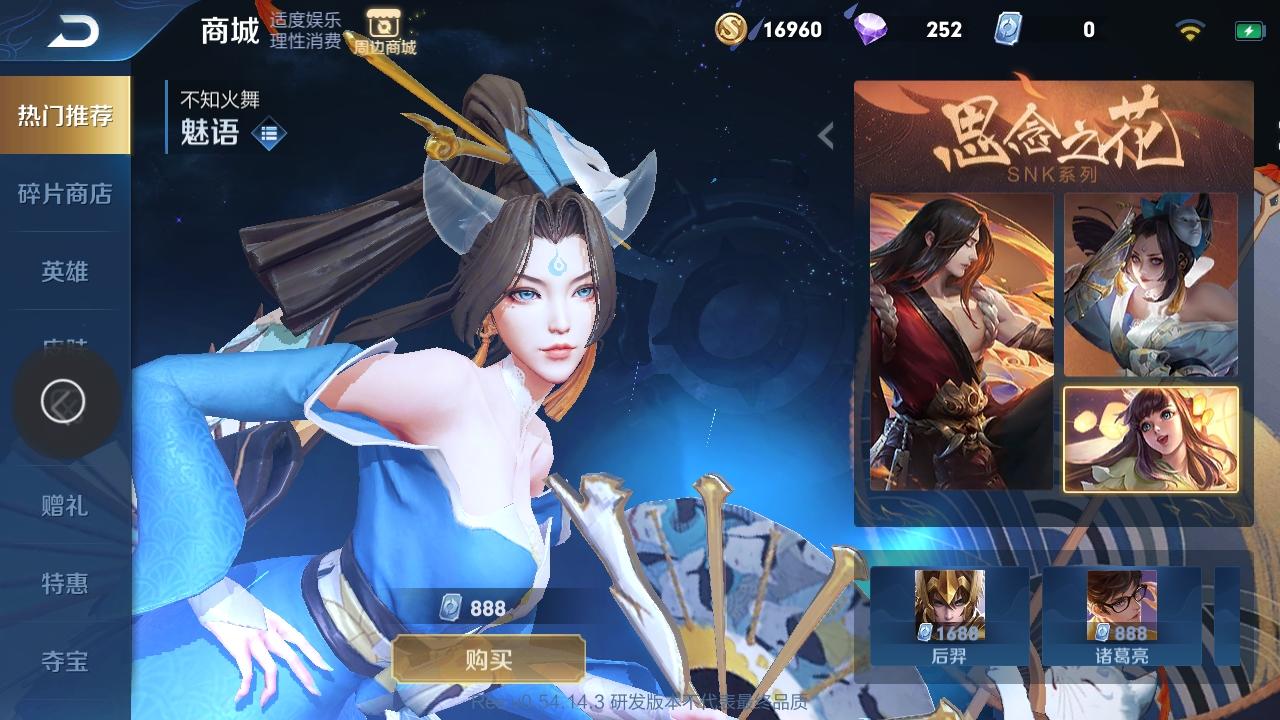The width and height of the screenshot is (1280, 720).
Task: Open the 夺宝 treasure section
Action: (65, 661)
